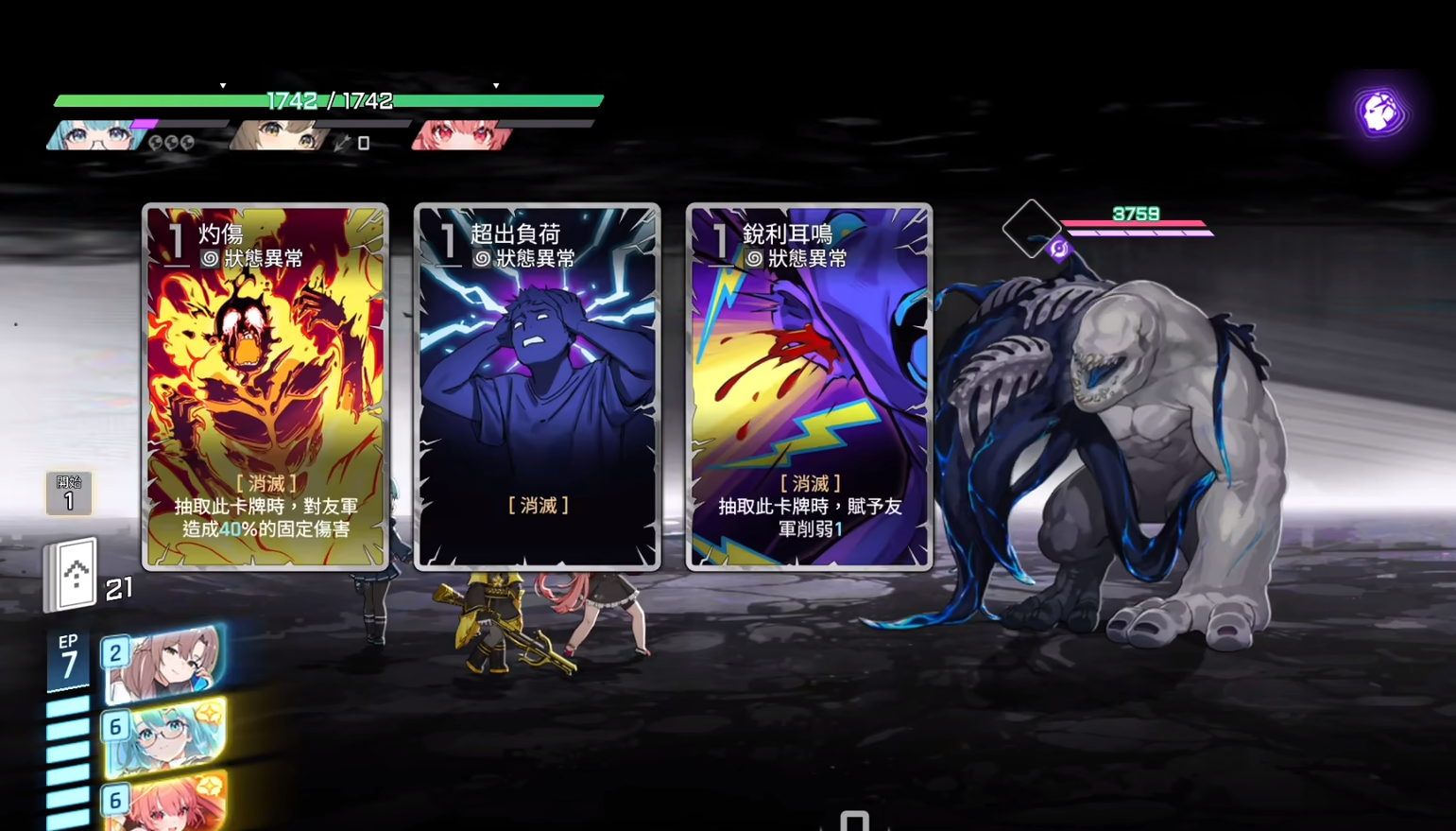The image size is (1456, 831).
Task: Choose the 超出負荷 overload card
Action: 537,387
